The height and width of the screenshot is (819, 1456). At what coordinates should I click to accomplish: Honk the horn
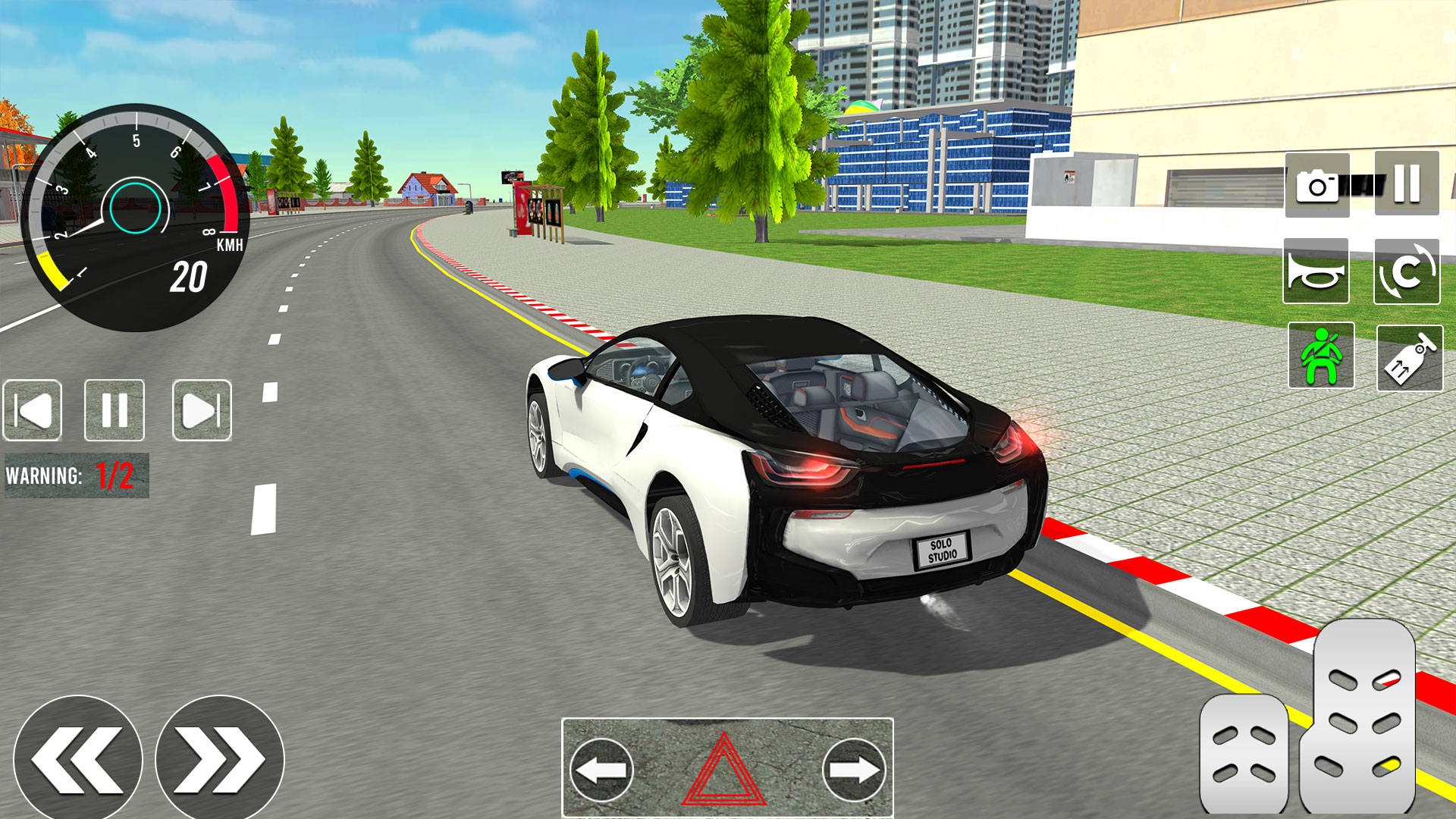(x=1318, y=271)
